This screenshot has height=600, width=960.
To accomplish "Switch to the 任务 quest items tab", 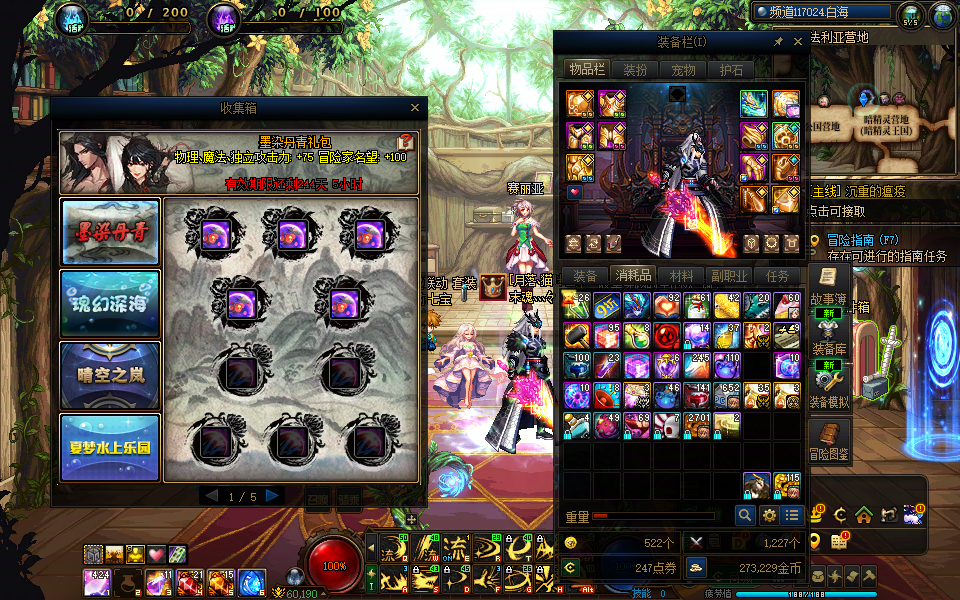I will coord(777,276).
